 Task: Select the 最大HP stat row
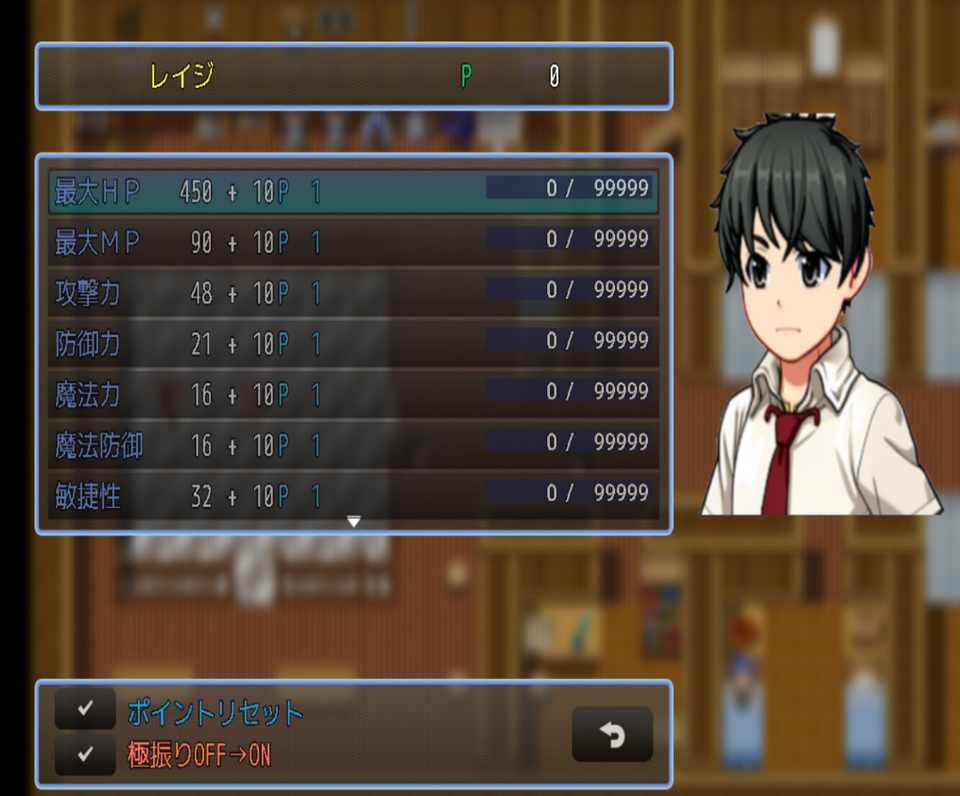tap(353, 191)
